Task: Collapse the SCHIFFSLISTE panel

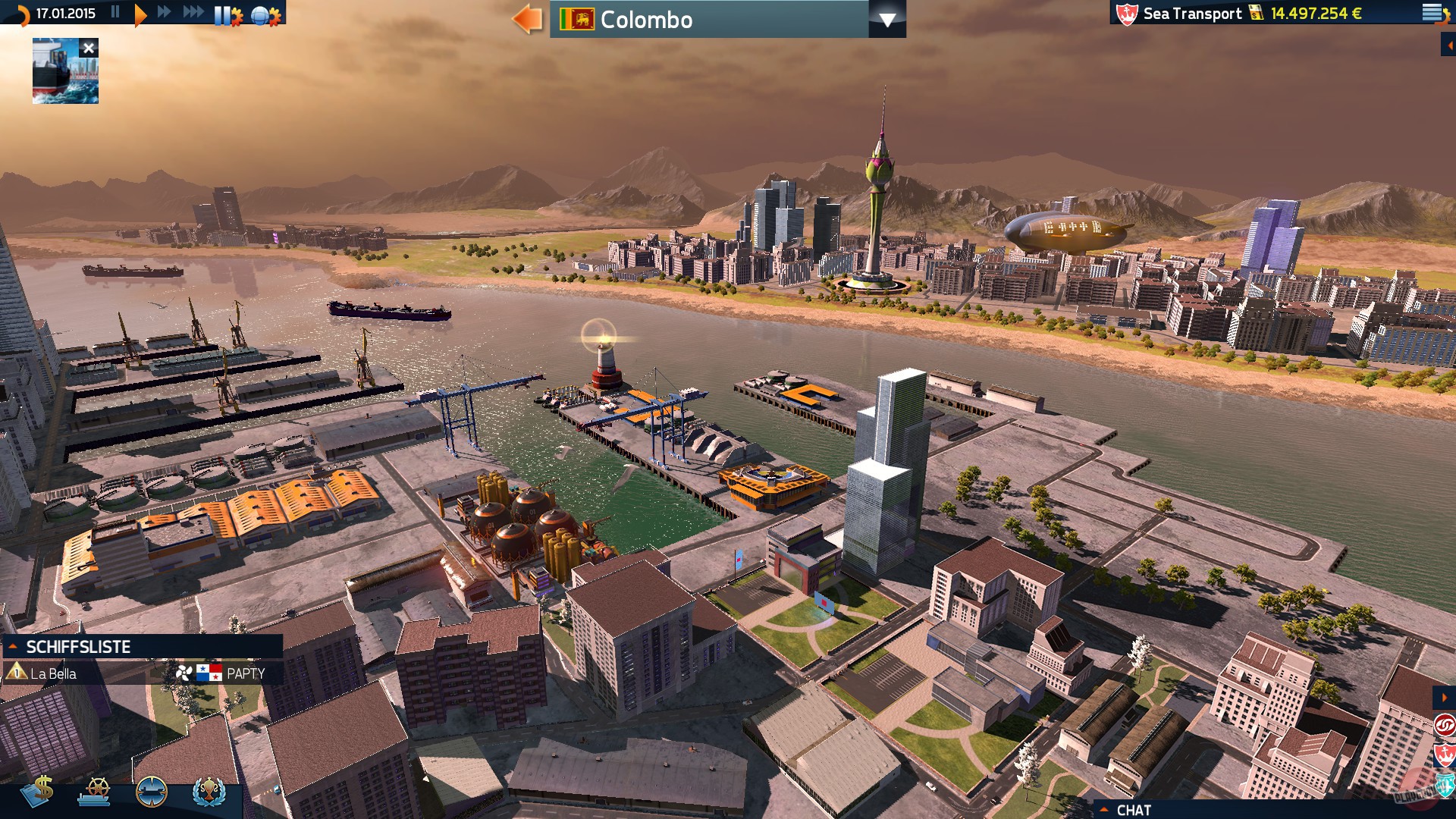Action: pyautogui.click(x=12, y=647)
